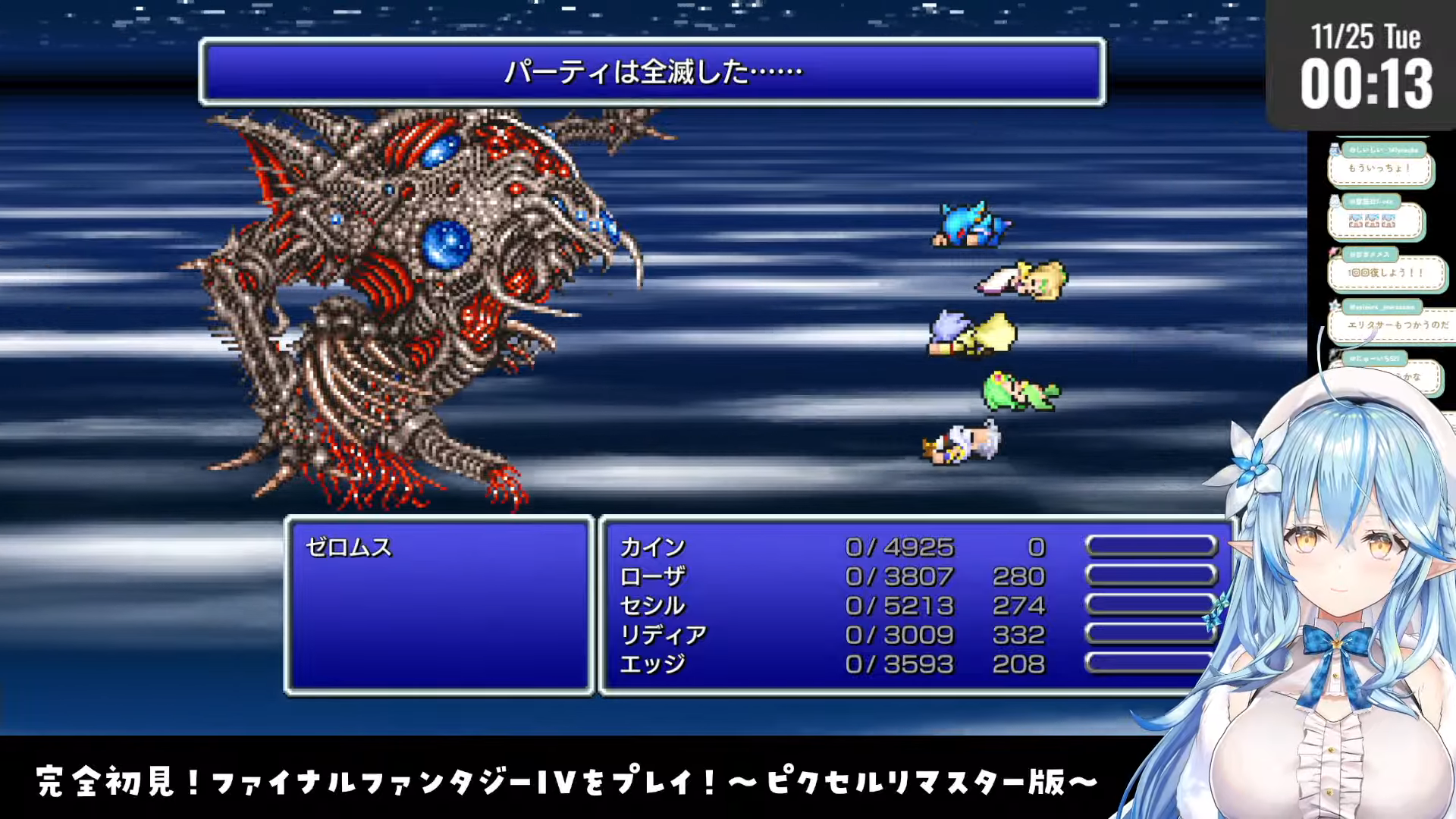
Task: Choose エッジ in the party window
Action: click(x=653, y=664)
